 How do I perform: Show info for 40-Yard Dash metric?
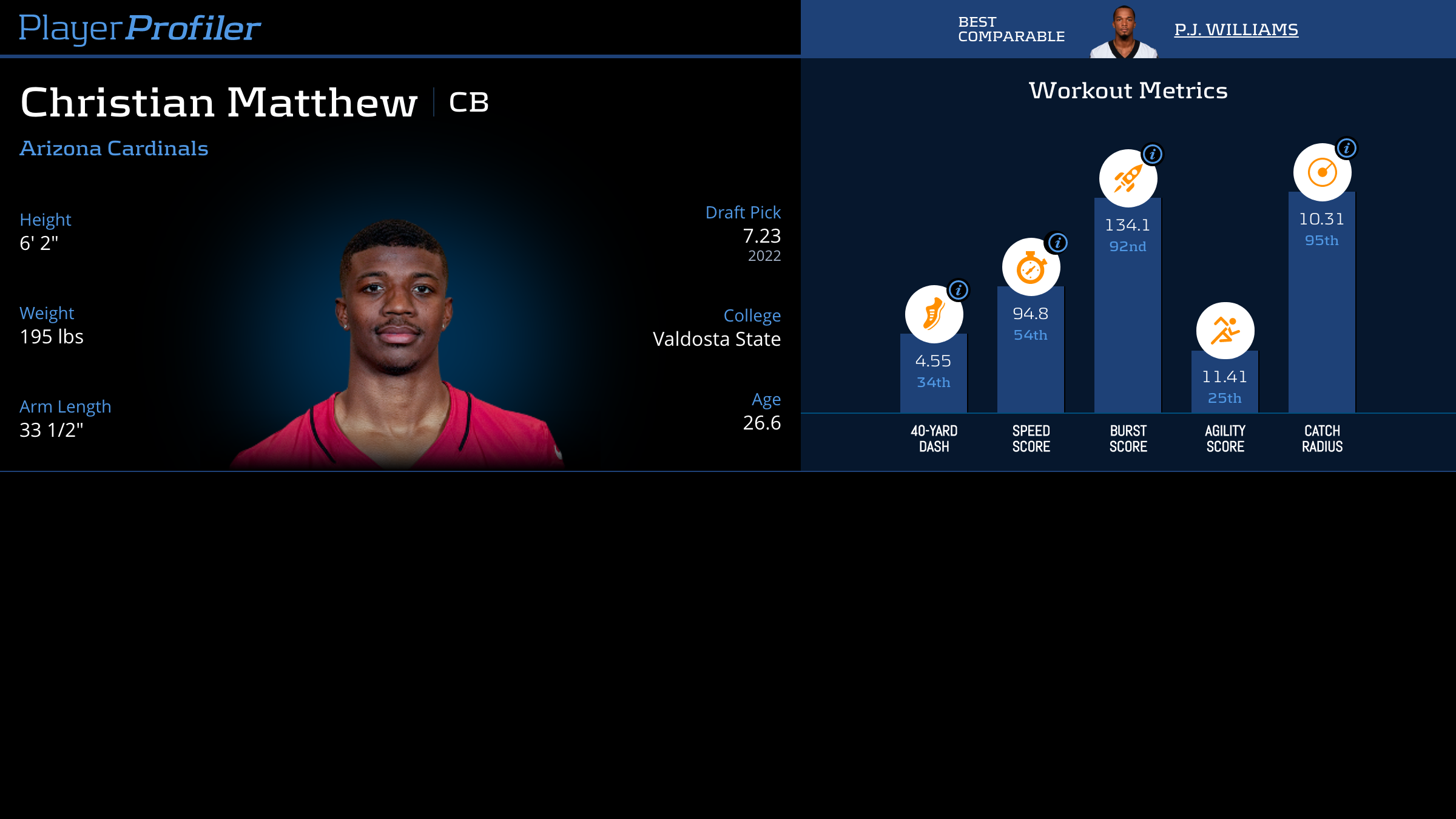(959, 290)
